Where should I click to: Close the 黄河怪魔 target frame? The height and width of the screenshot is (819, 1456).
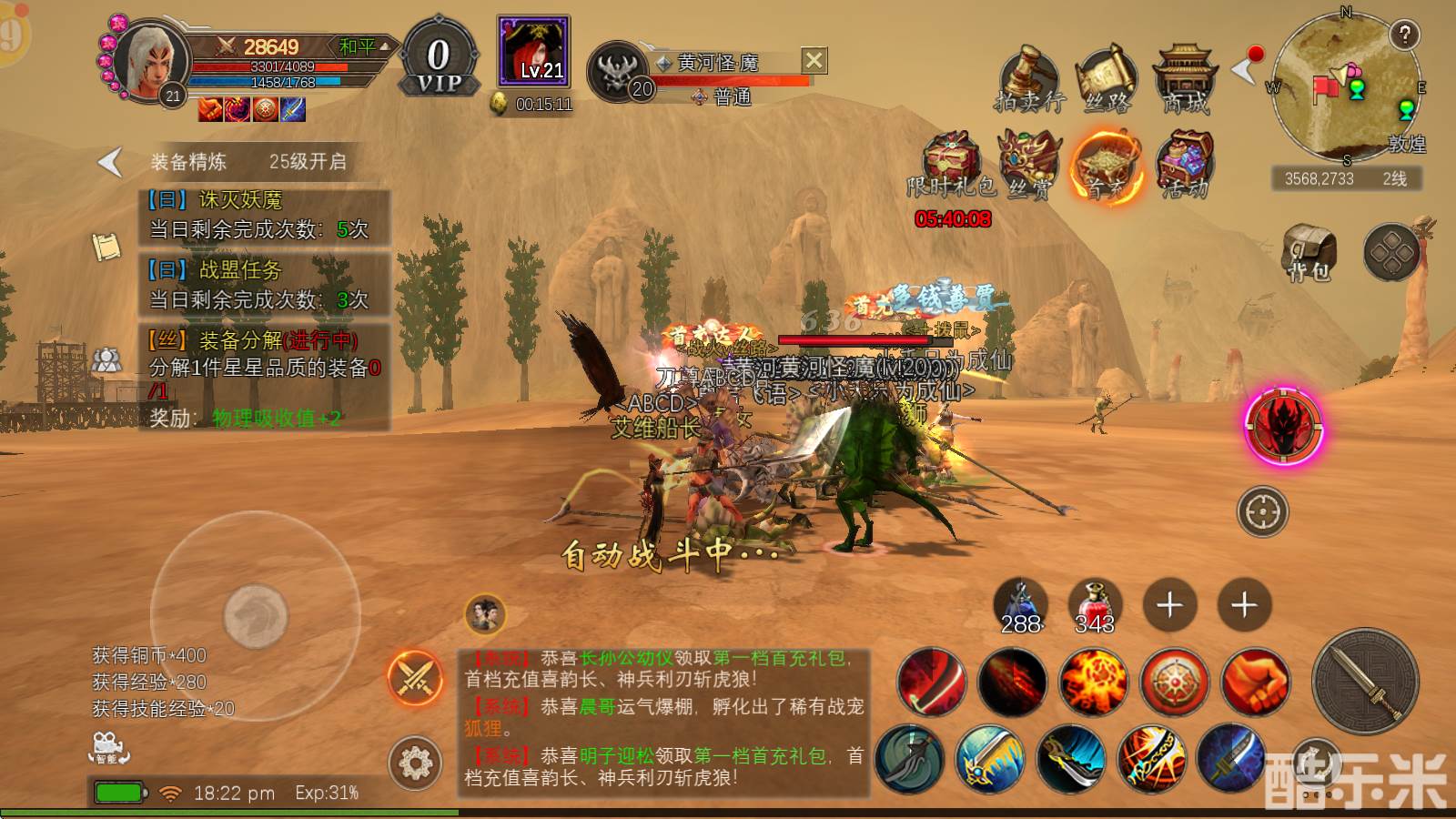pyautogui.click(x=814, y=61)
